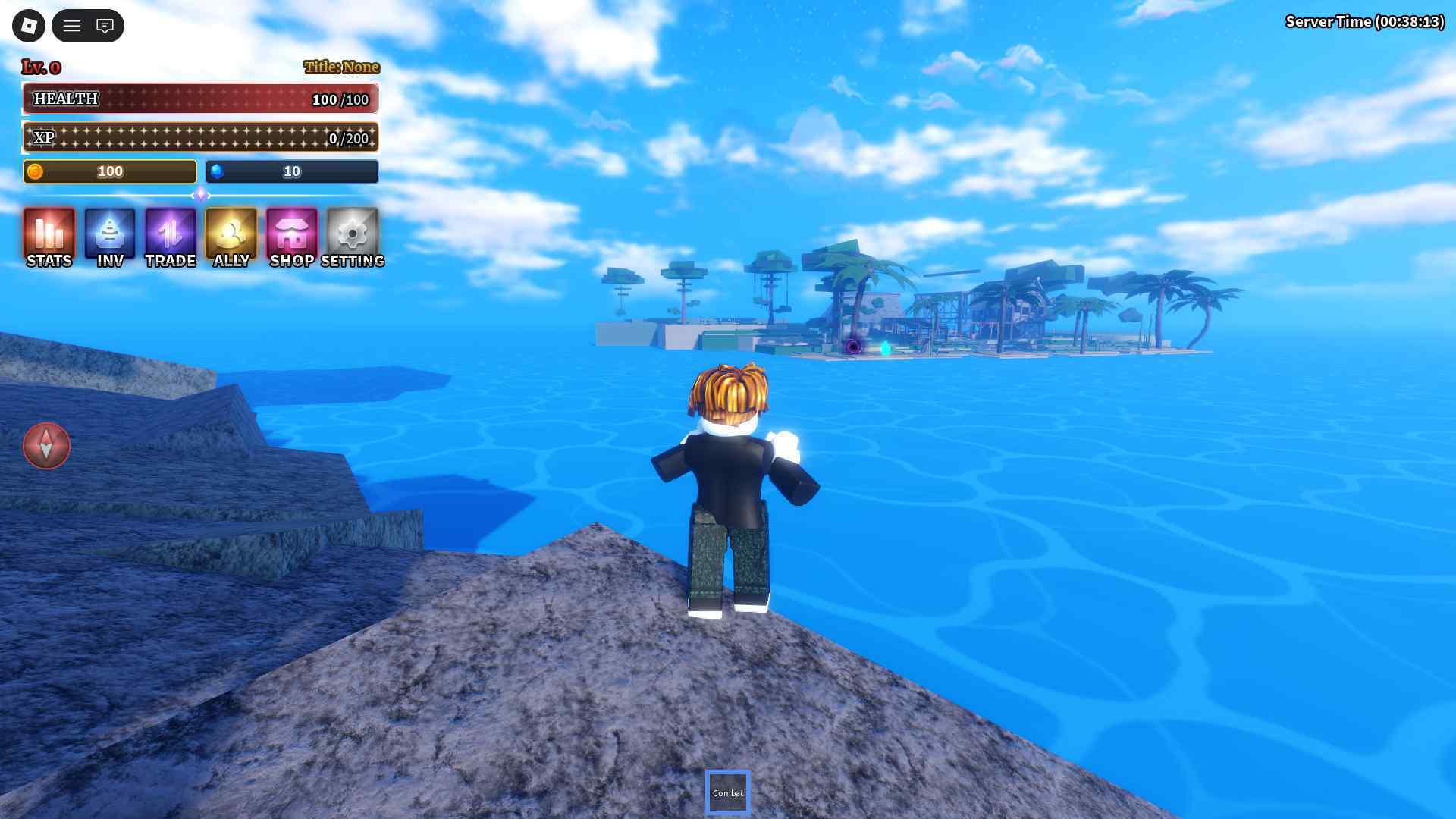Select the Combat hotbar slot

point(728,792)
